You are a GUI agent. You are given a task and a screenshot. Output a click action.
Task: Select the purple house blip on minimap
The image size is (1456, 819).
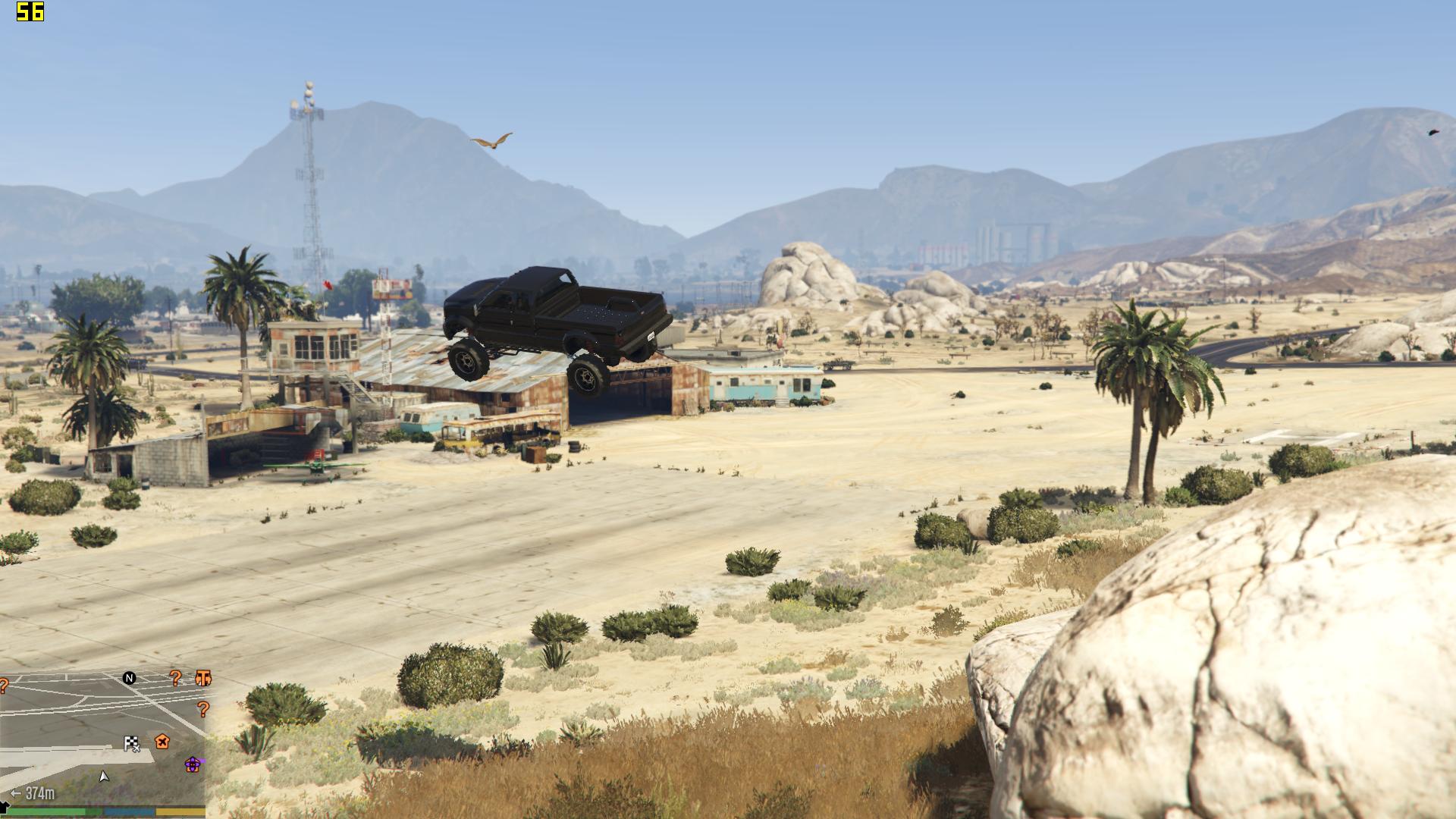[x=193, y=764]
